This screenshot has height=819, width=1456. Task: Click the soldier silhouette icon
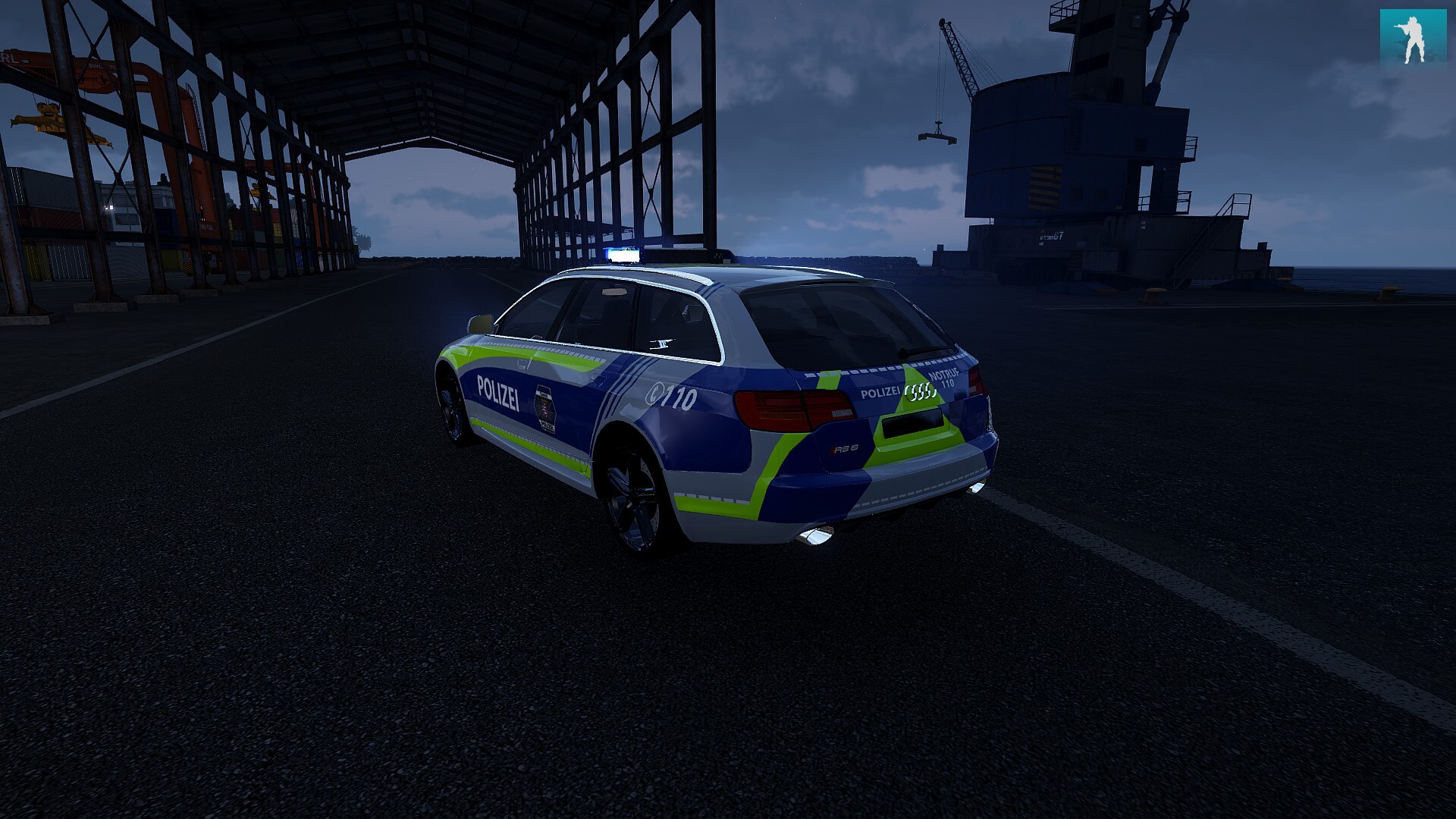click(x=1413, y=38)
